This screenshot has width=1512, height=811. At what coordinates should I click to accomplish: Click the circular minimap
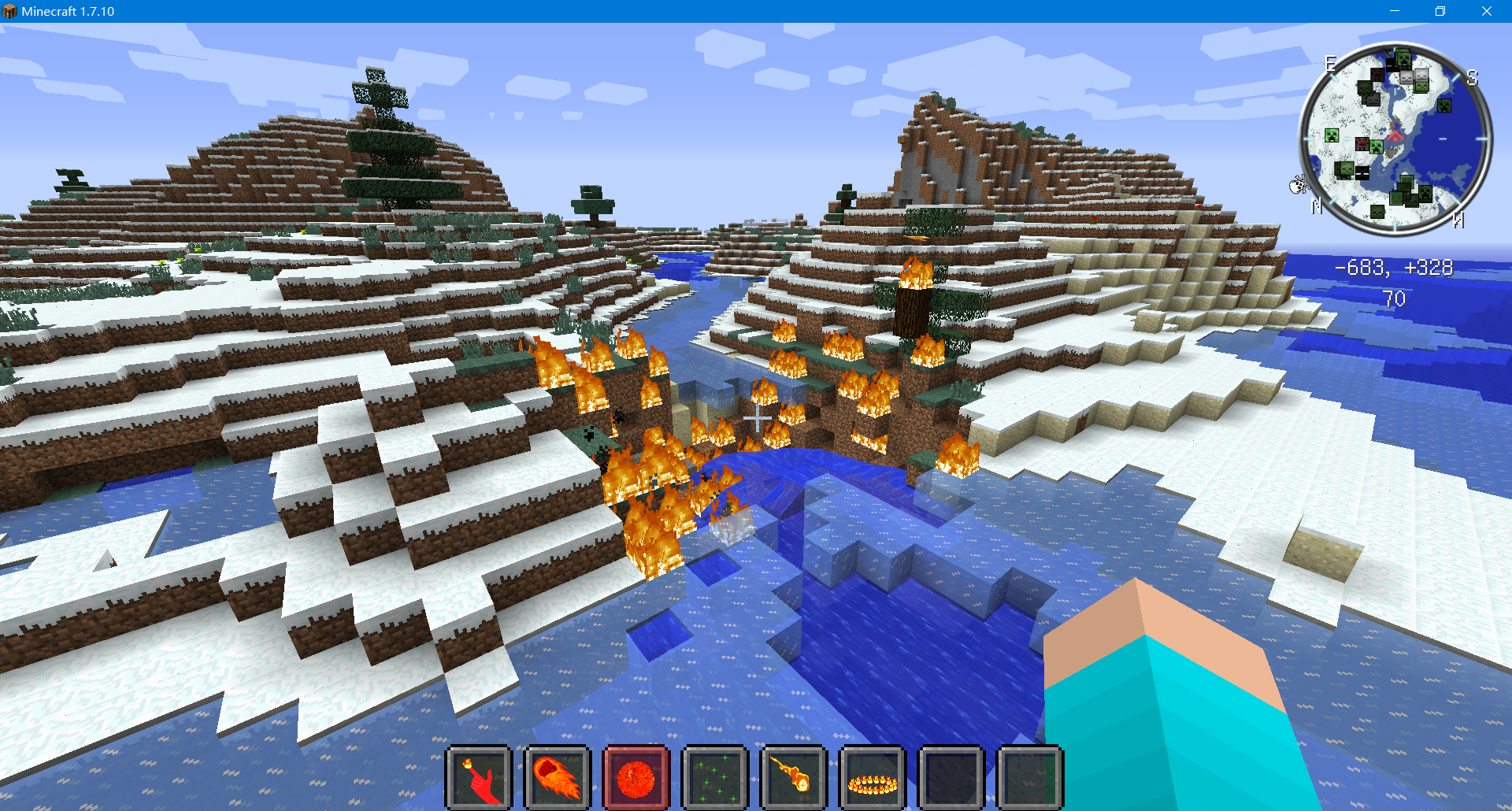click(1395, 139)
